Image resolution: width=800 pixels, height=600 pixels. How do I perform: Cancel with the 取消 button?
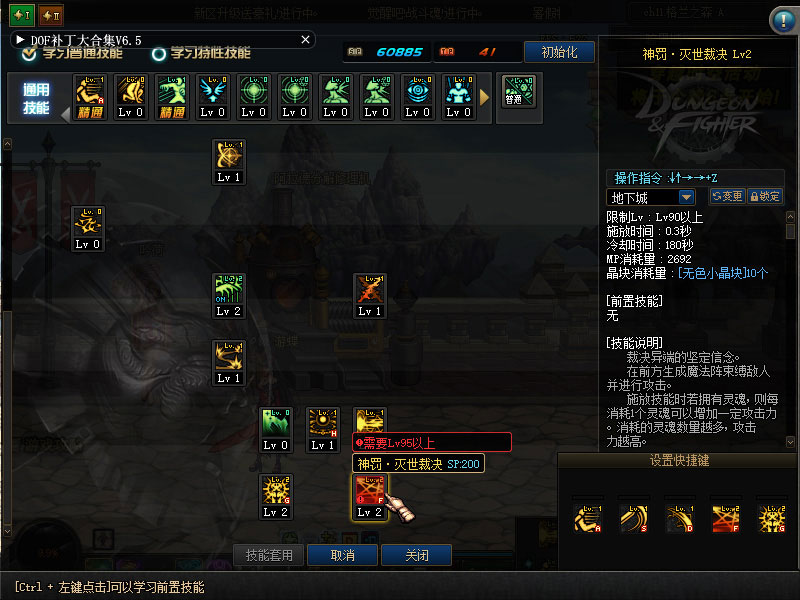[x=342, y=555]
